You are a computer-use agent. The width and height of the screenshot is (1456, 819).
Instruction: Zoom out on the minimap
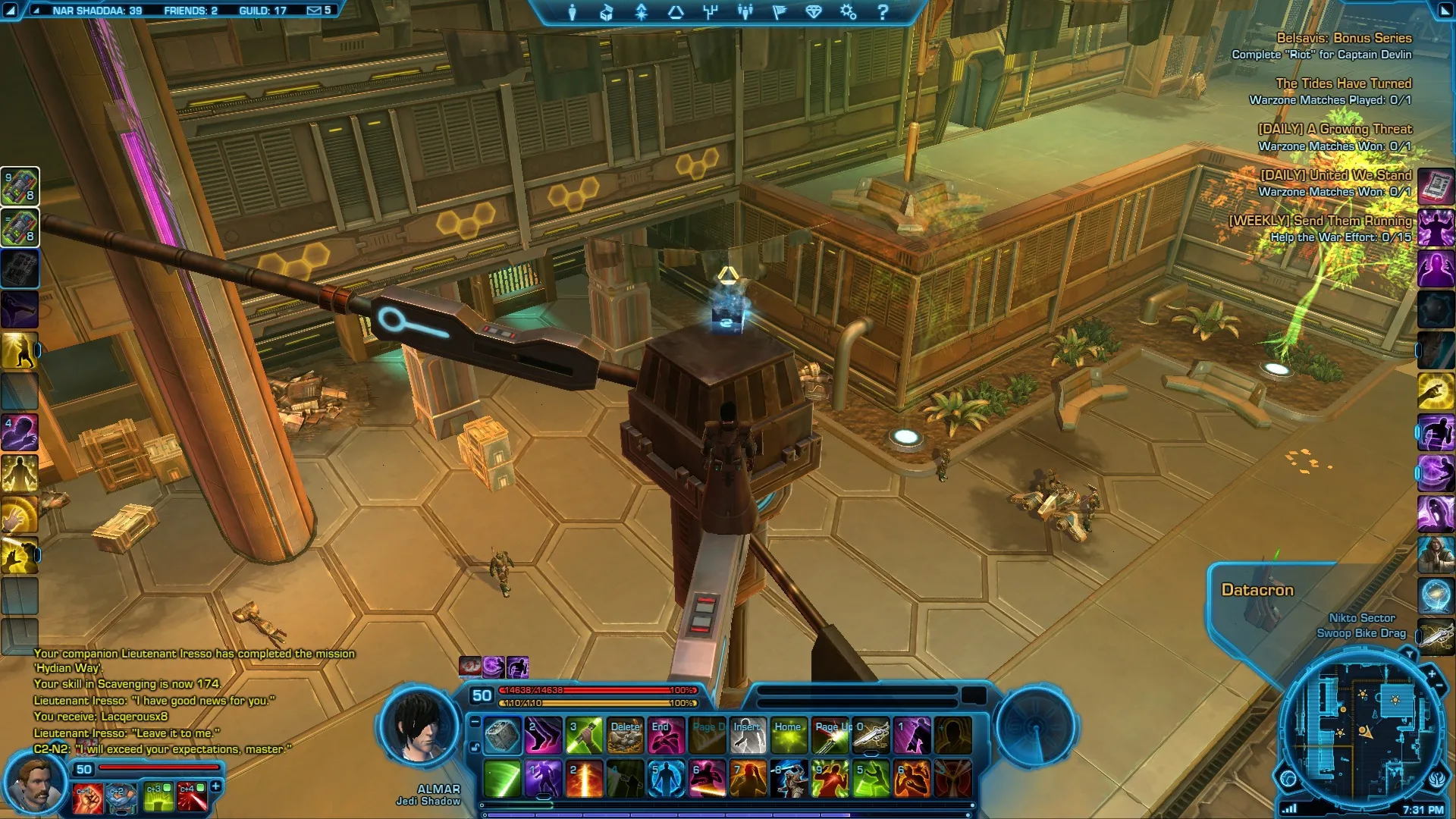pyautogui.click(x=1439, y=686)
